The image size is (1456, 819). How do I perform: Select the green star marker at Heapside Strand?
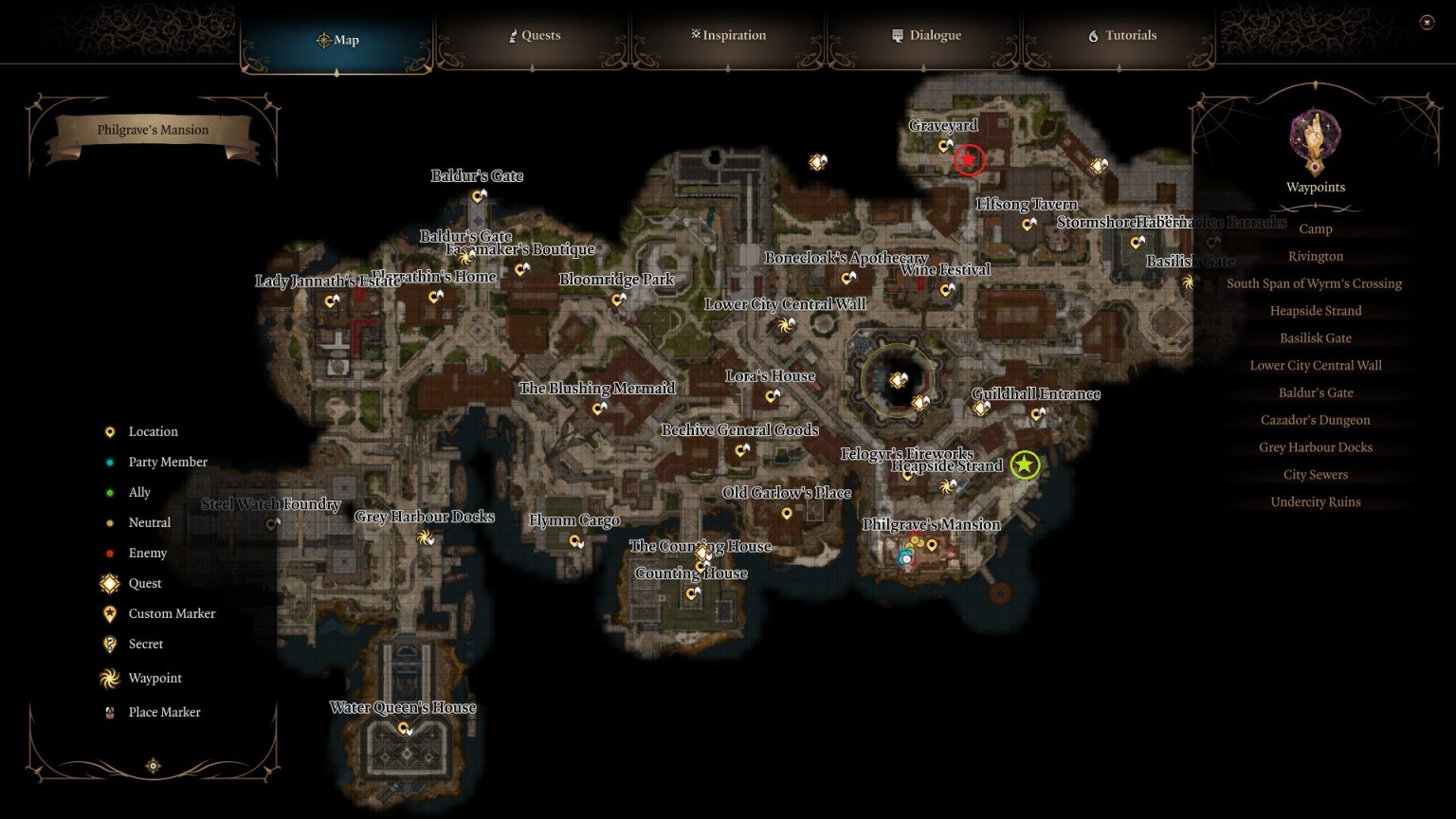1025,466
